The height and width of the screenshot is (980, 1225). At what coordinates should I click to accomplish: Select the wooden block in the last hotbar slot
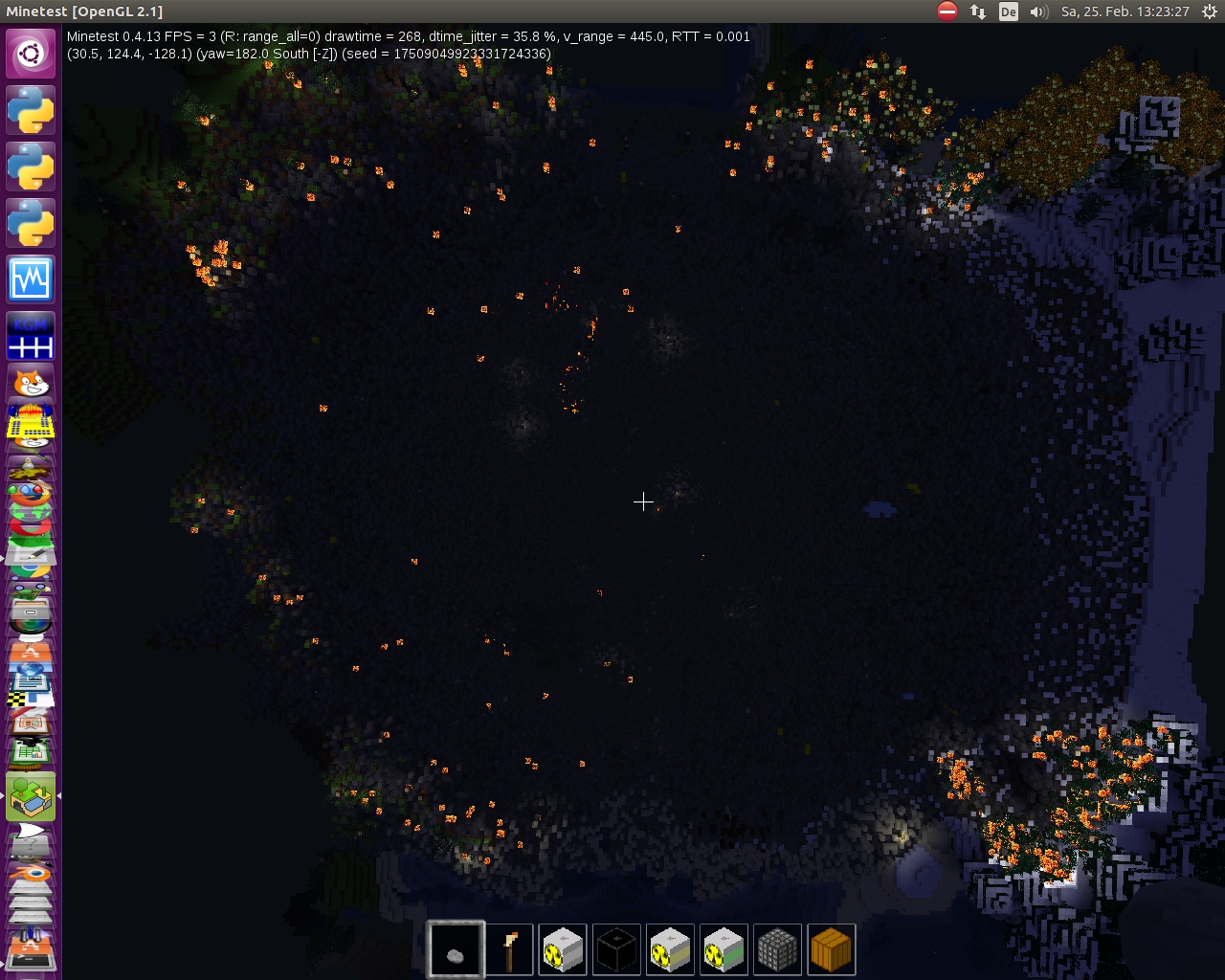click(832, 948)
